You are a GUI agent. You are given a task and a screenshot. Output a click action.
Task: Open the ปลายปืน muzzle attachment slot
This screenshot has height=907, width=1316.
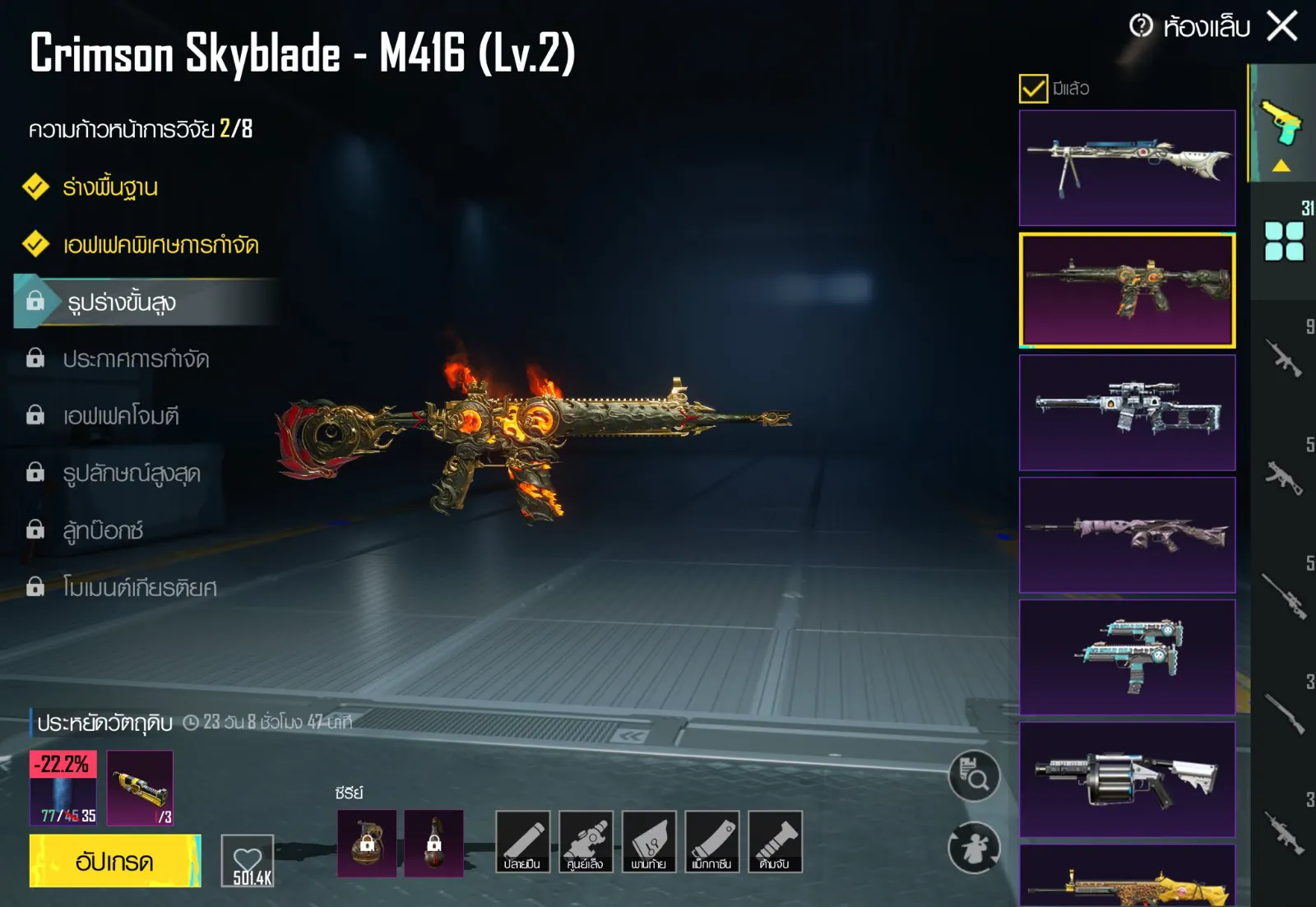(x=522, y=841)
